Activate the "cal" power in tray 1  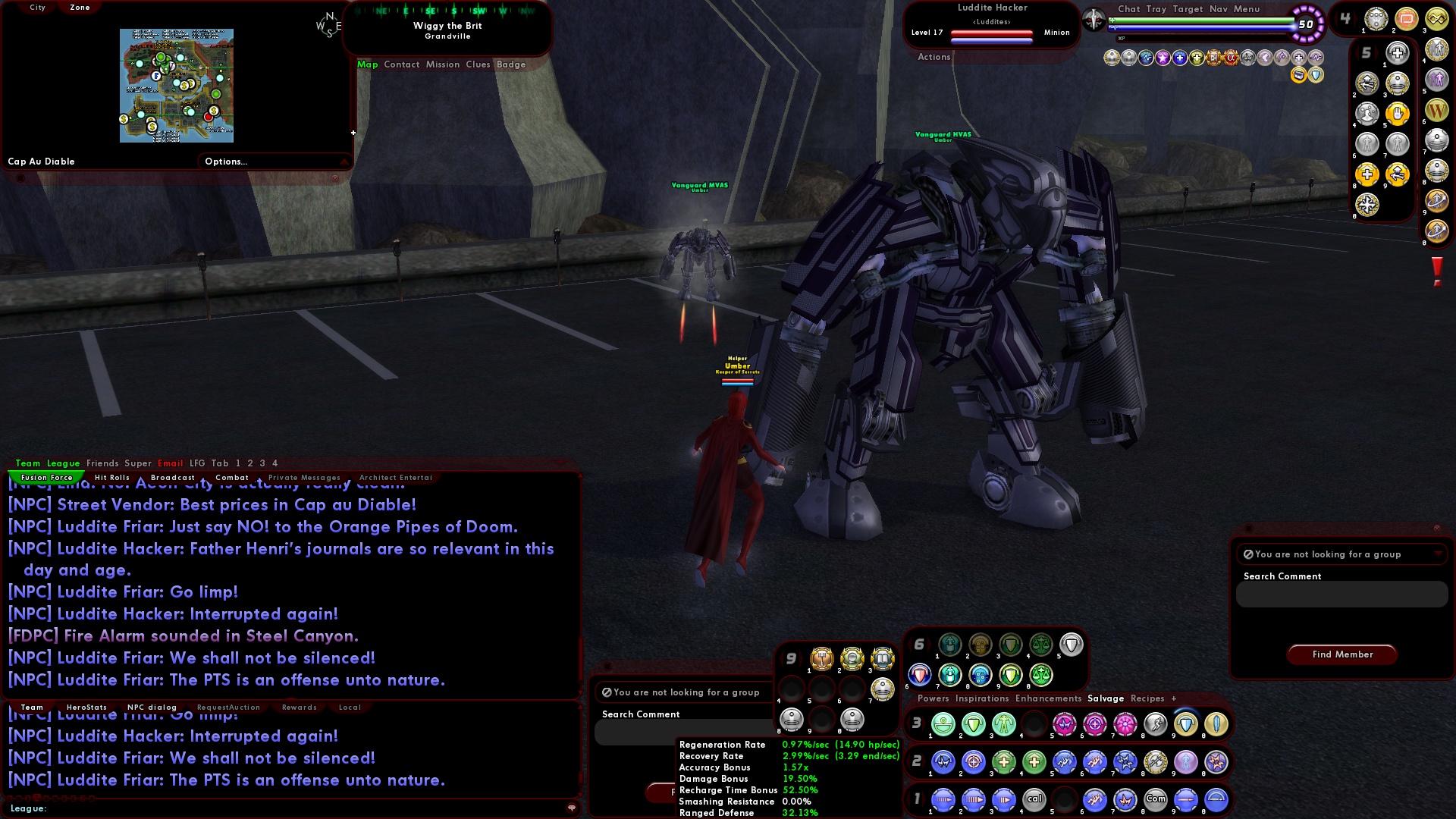point(1035,800)
